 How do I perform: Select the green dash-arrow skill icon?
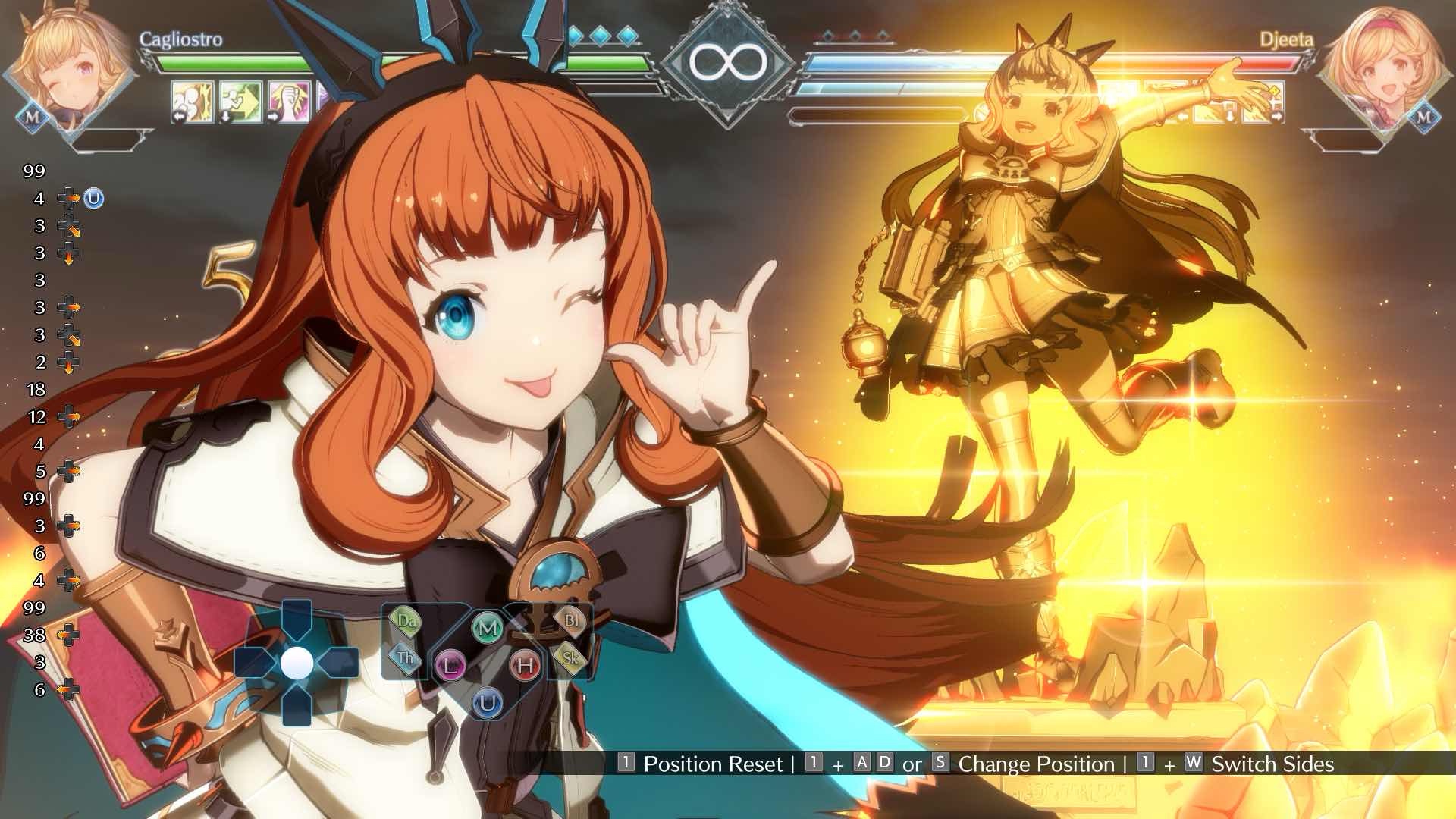click(240, 101)
